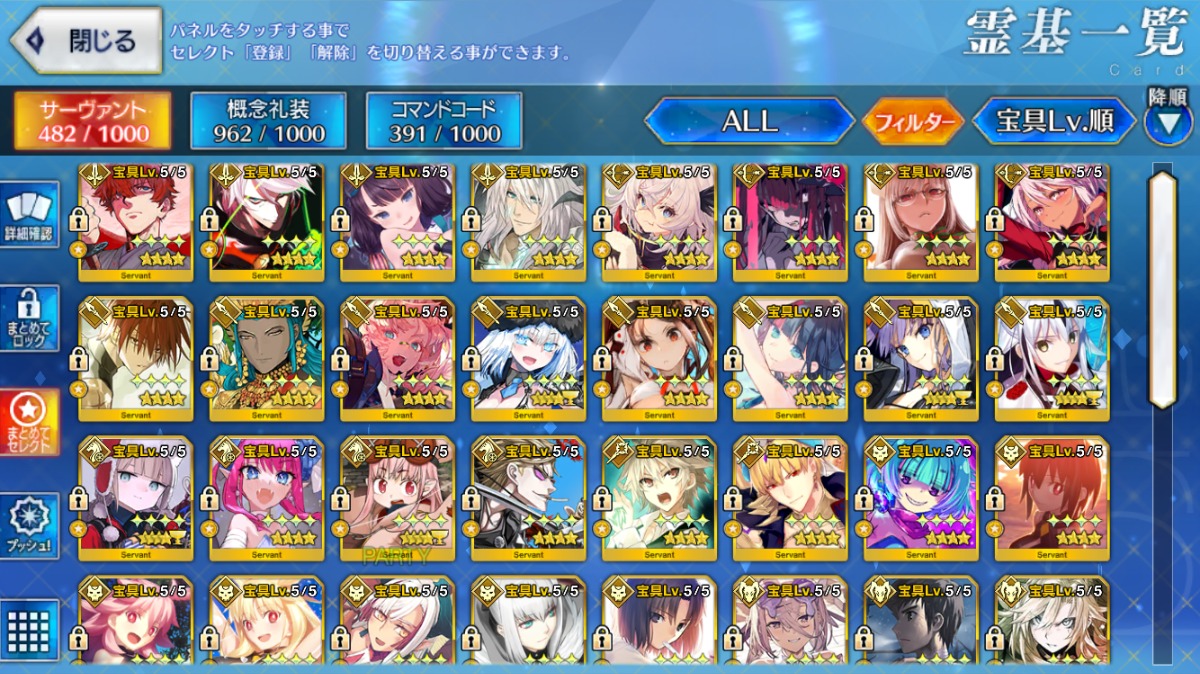Viewport: 1200px width, 674px height.
Task: Switch to the サーヴァント tab
Action: click(x=93, y=122)
